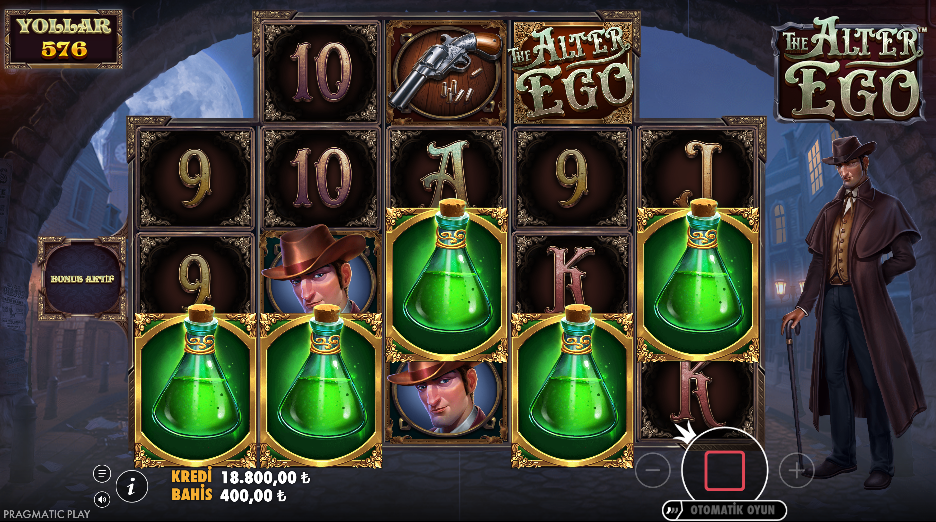Decrease the bet with the minus button
936x522 pixels.
(x=652, y=469)
